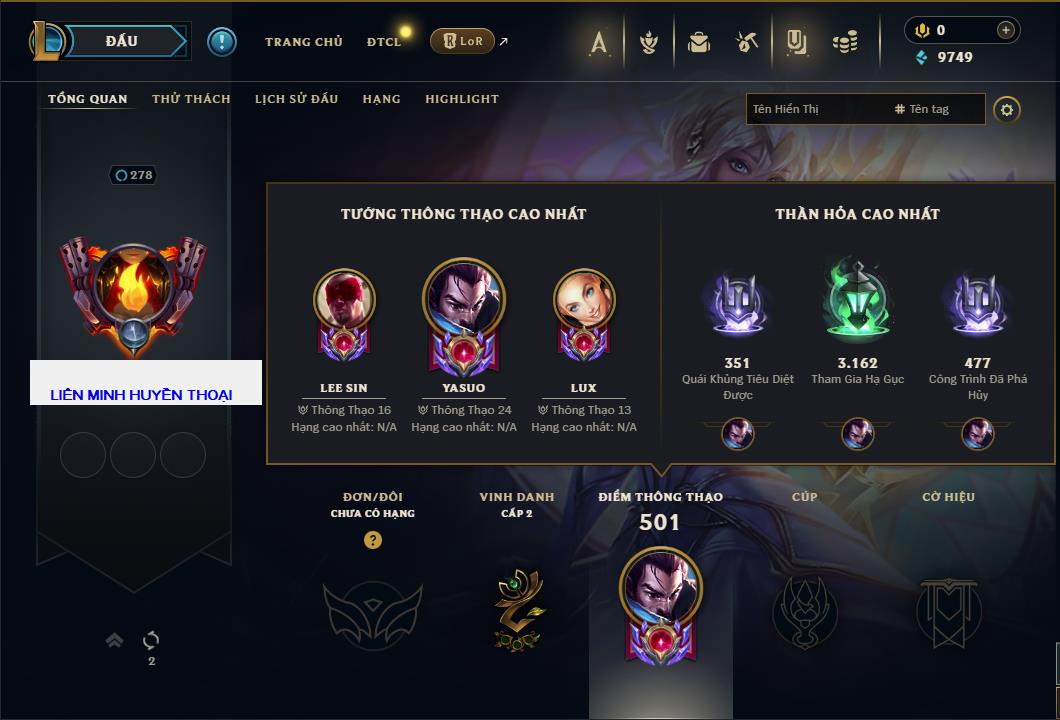Screen dimensions: 1060x720
Task: Open the exclamation notification icon
Action: point(221,41)
